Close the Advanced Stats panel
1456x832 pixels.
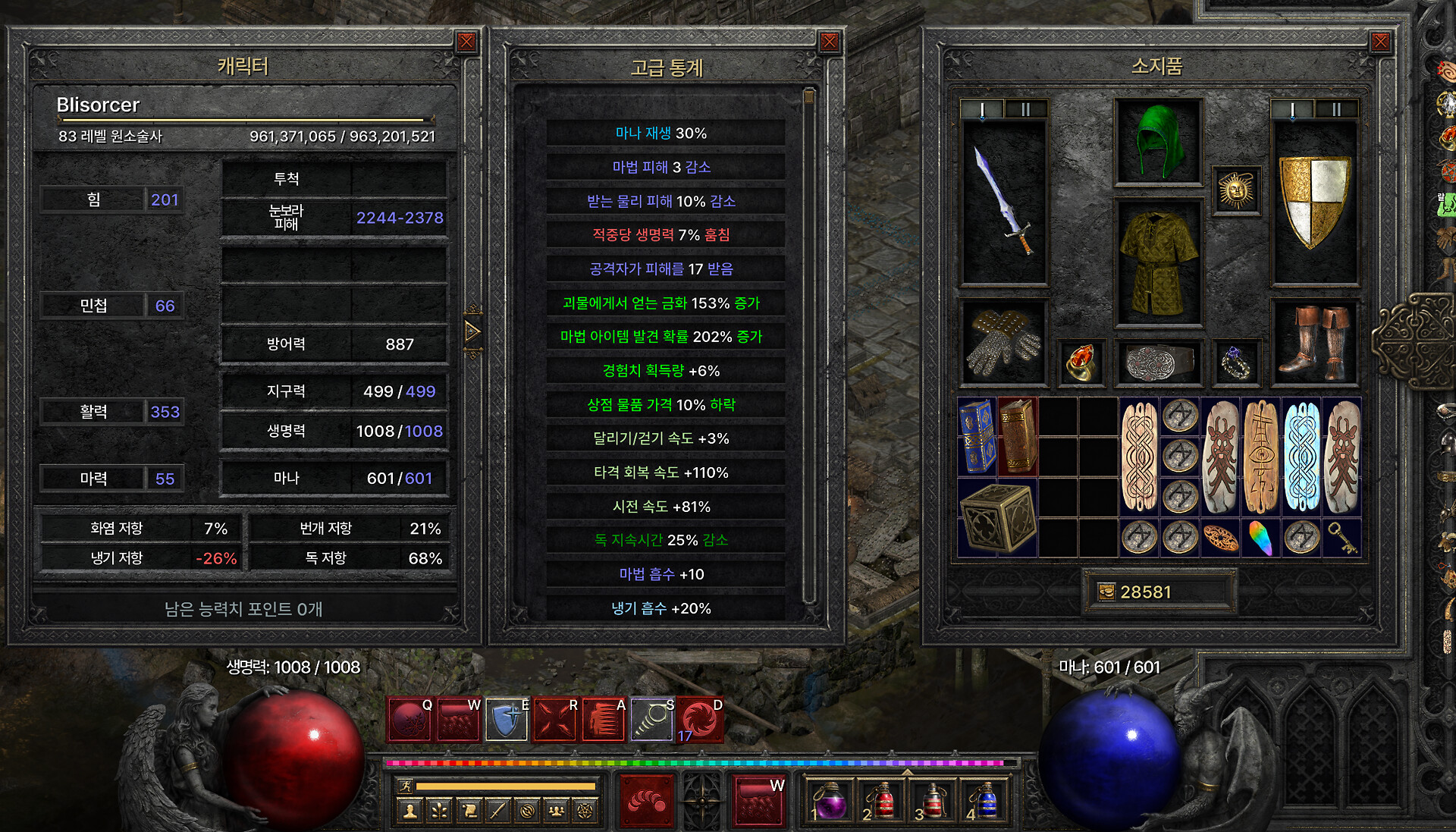point(830,42)
